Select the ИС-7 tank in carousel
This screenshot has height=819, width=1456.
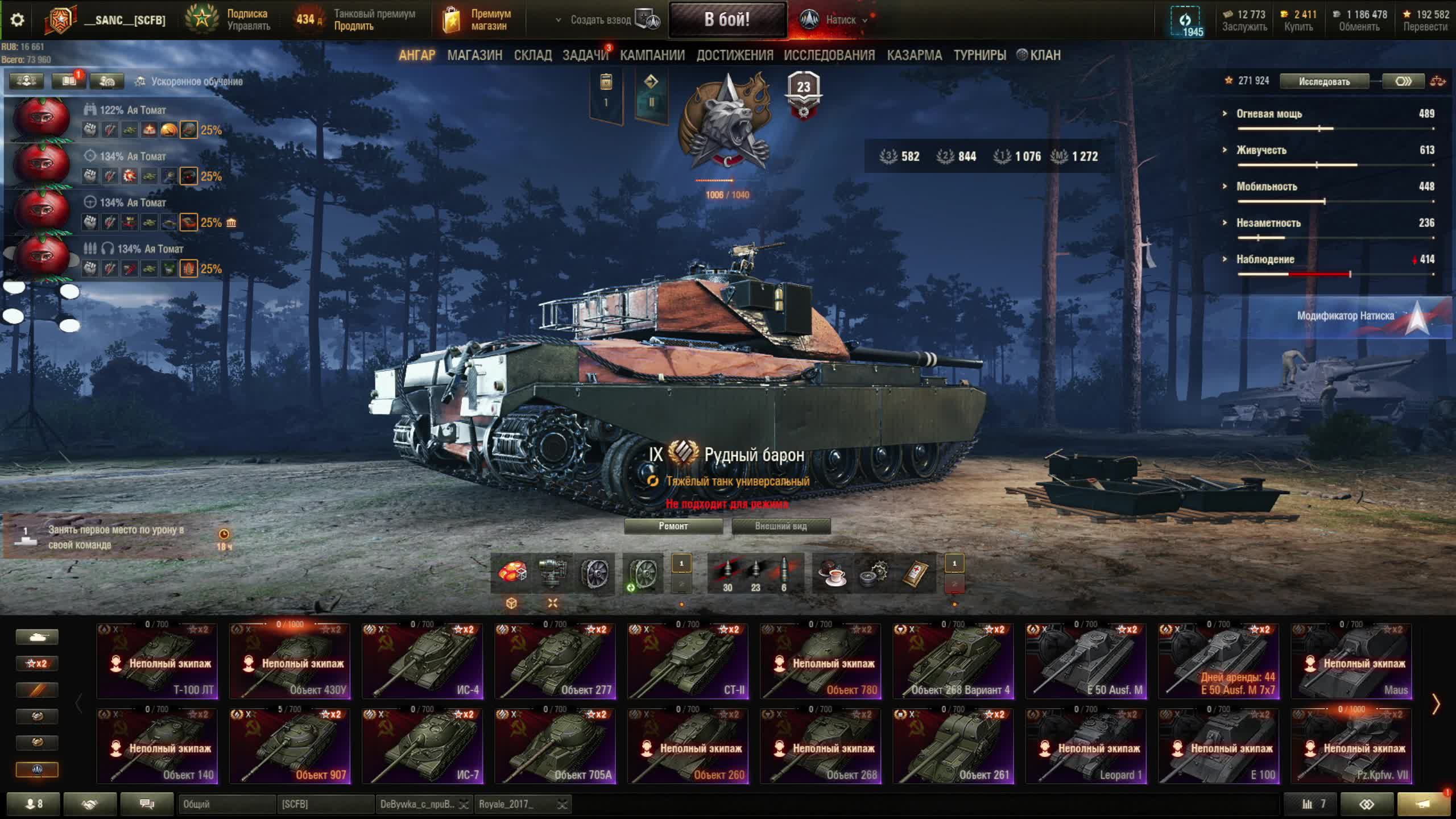(422, 746)
